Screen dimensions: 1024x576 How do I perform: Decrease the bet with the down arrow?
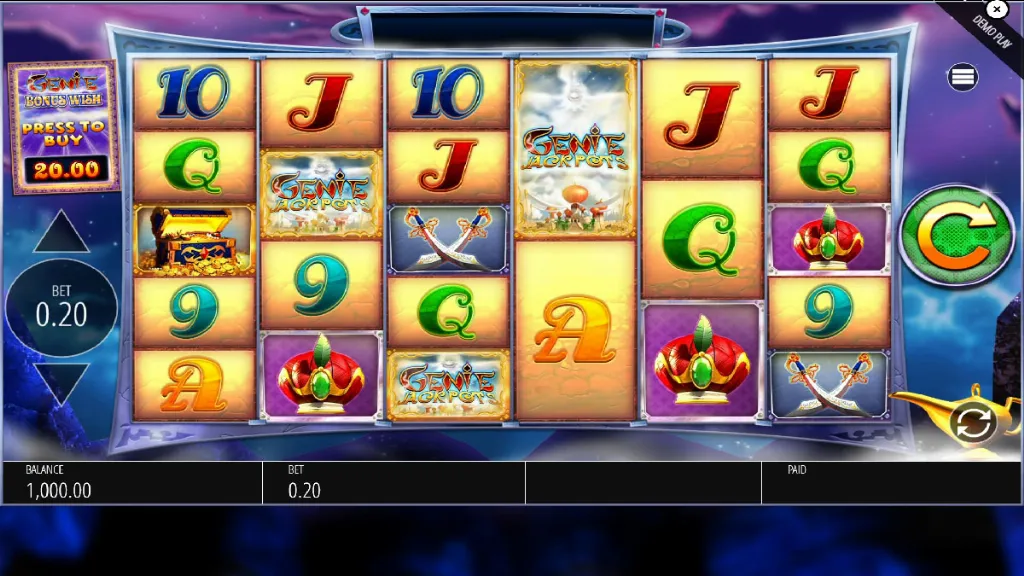point(61,383)
